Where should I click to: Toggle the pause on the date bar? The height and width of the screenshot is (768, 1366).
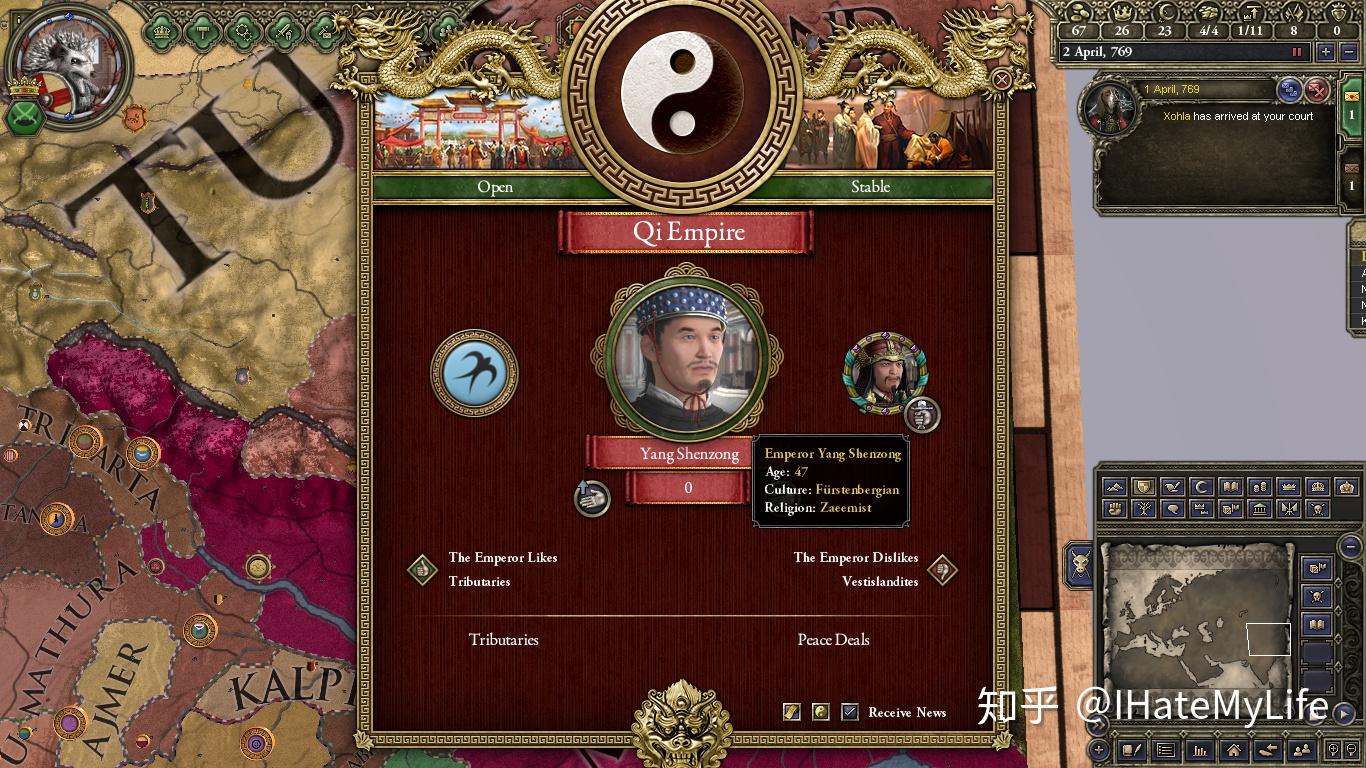[1297, 52]
